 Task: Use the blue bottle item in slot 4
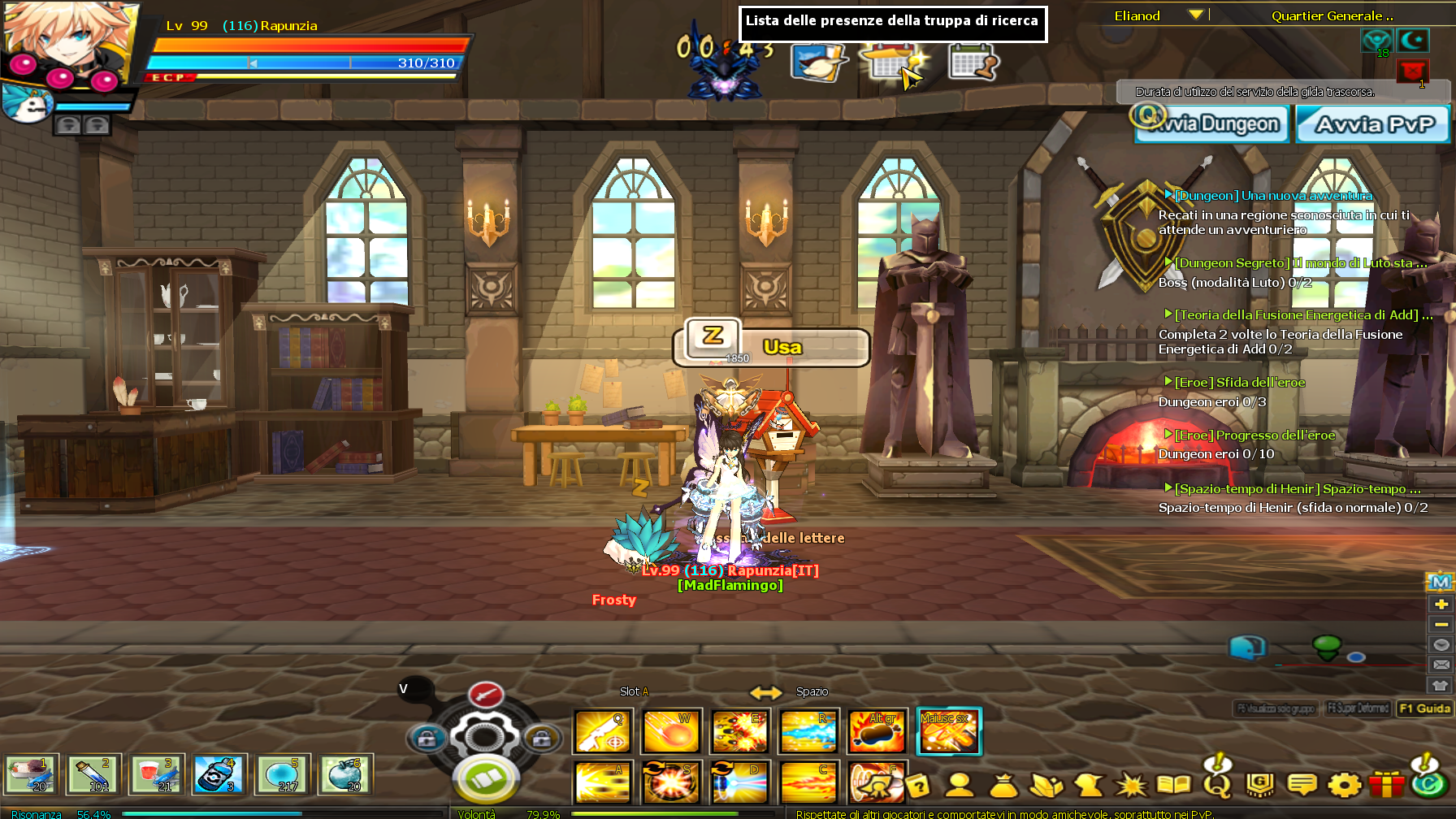point(218,774)
